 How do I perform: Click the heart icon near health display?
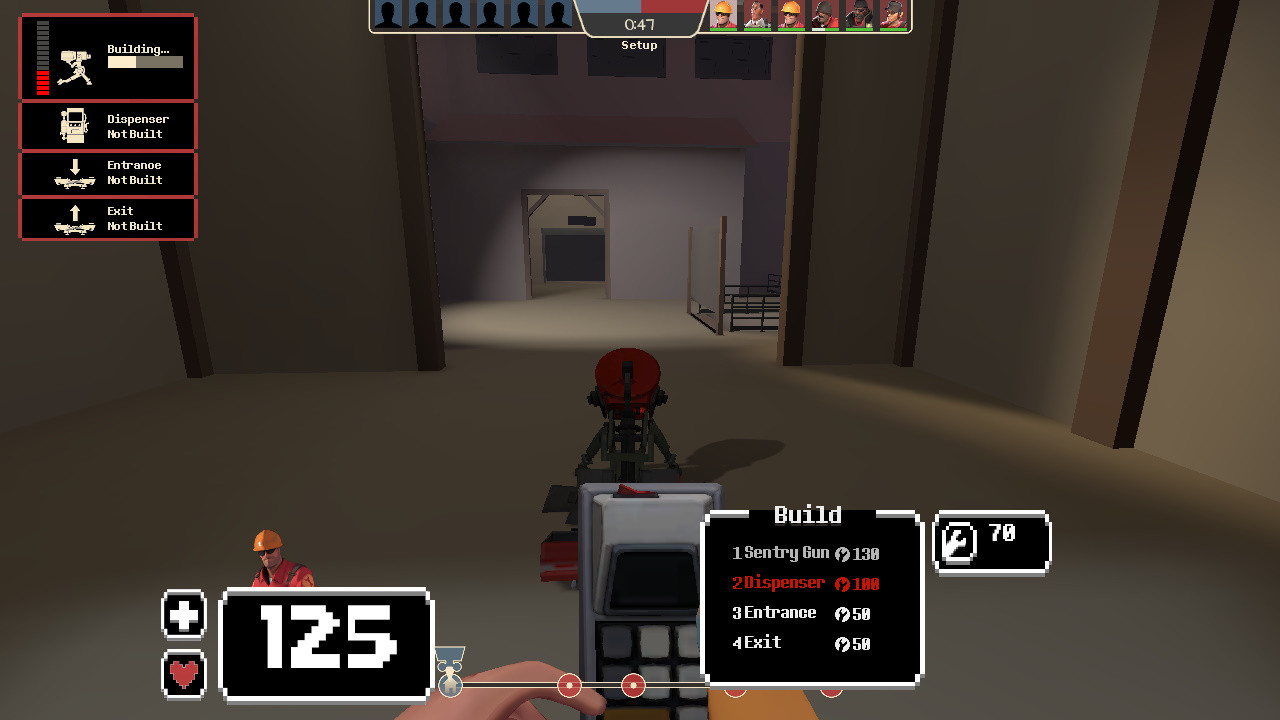(184, 677)
